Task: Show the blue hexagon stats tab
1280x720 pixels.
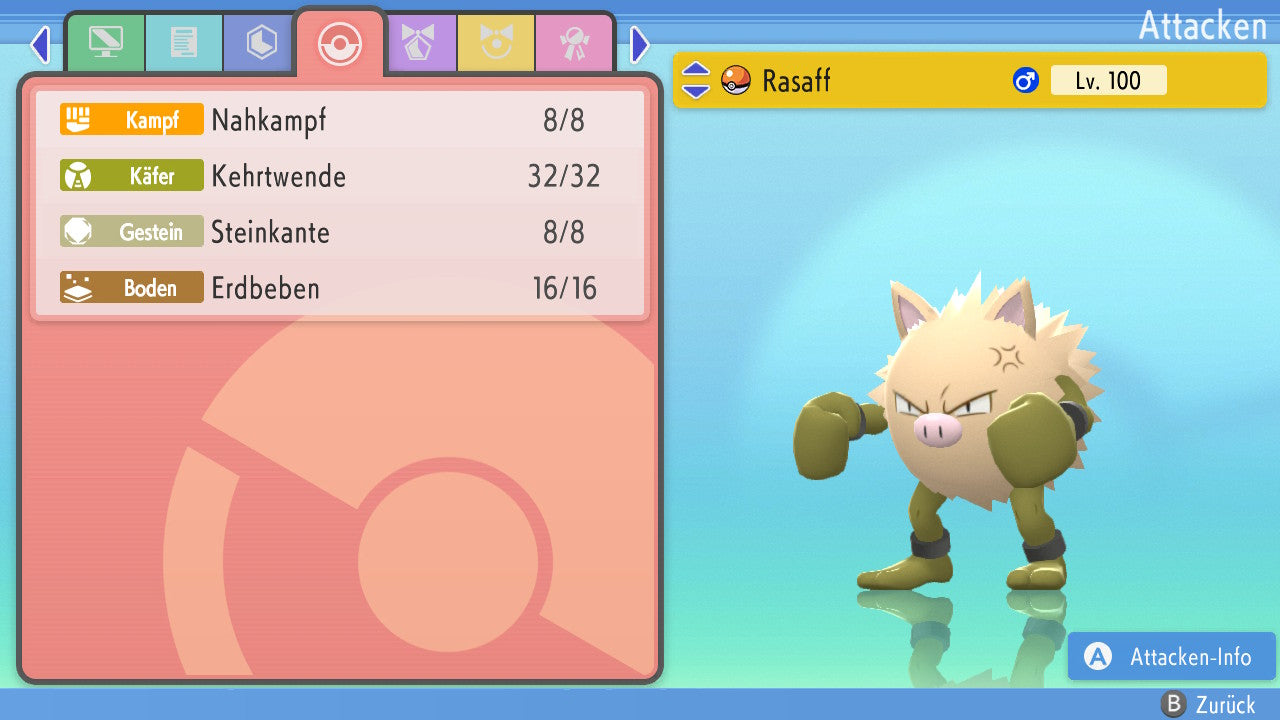Action: tap(261, 43)
